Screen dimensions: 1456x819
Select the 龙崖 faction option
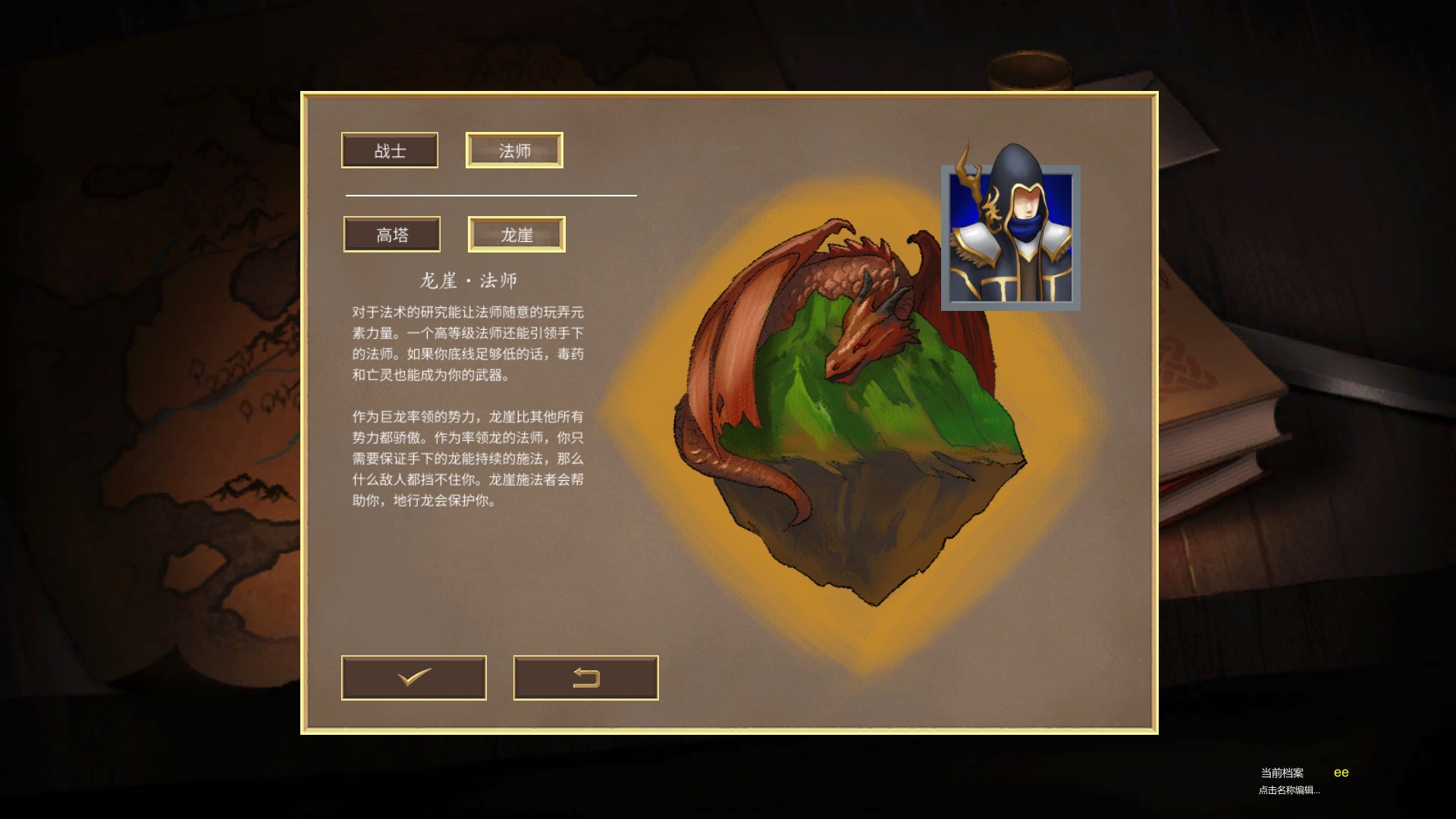pos(516,234)
